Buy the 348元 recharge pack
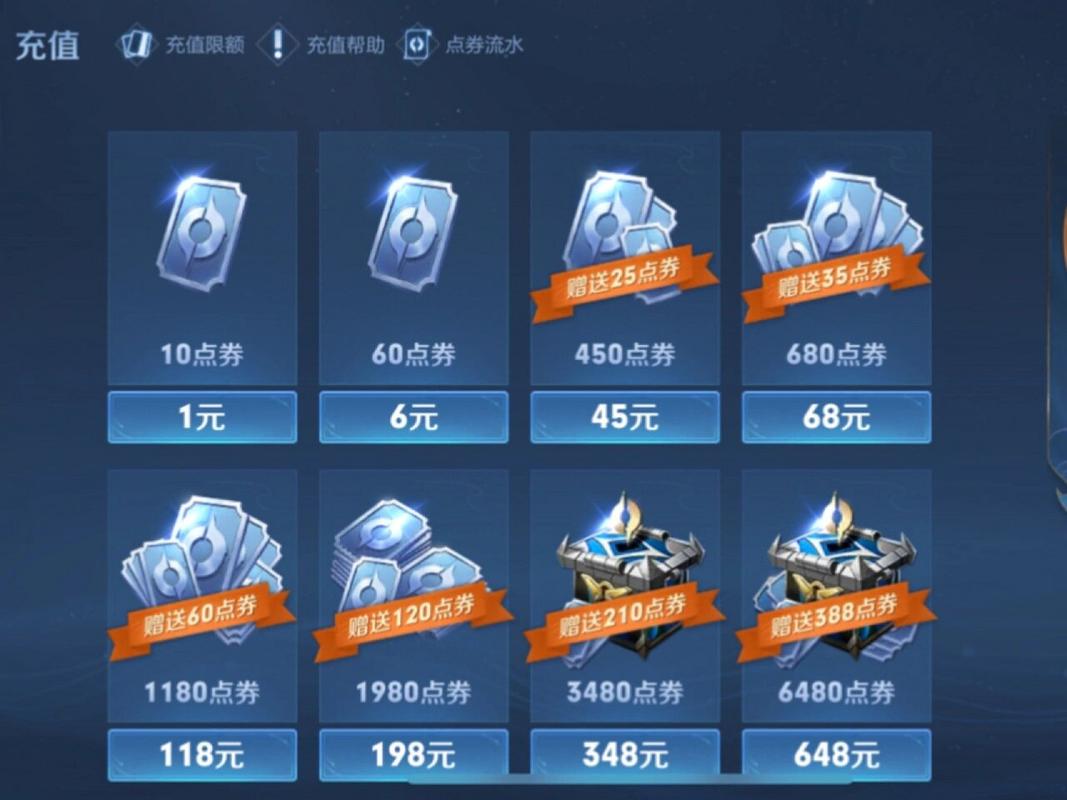This screenshot has width=1067, height=800. click(625, 755)
